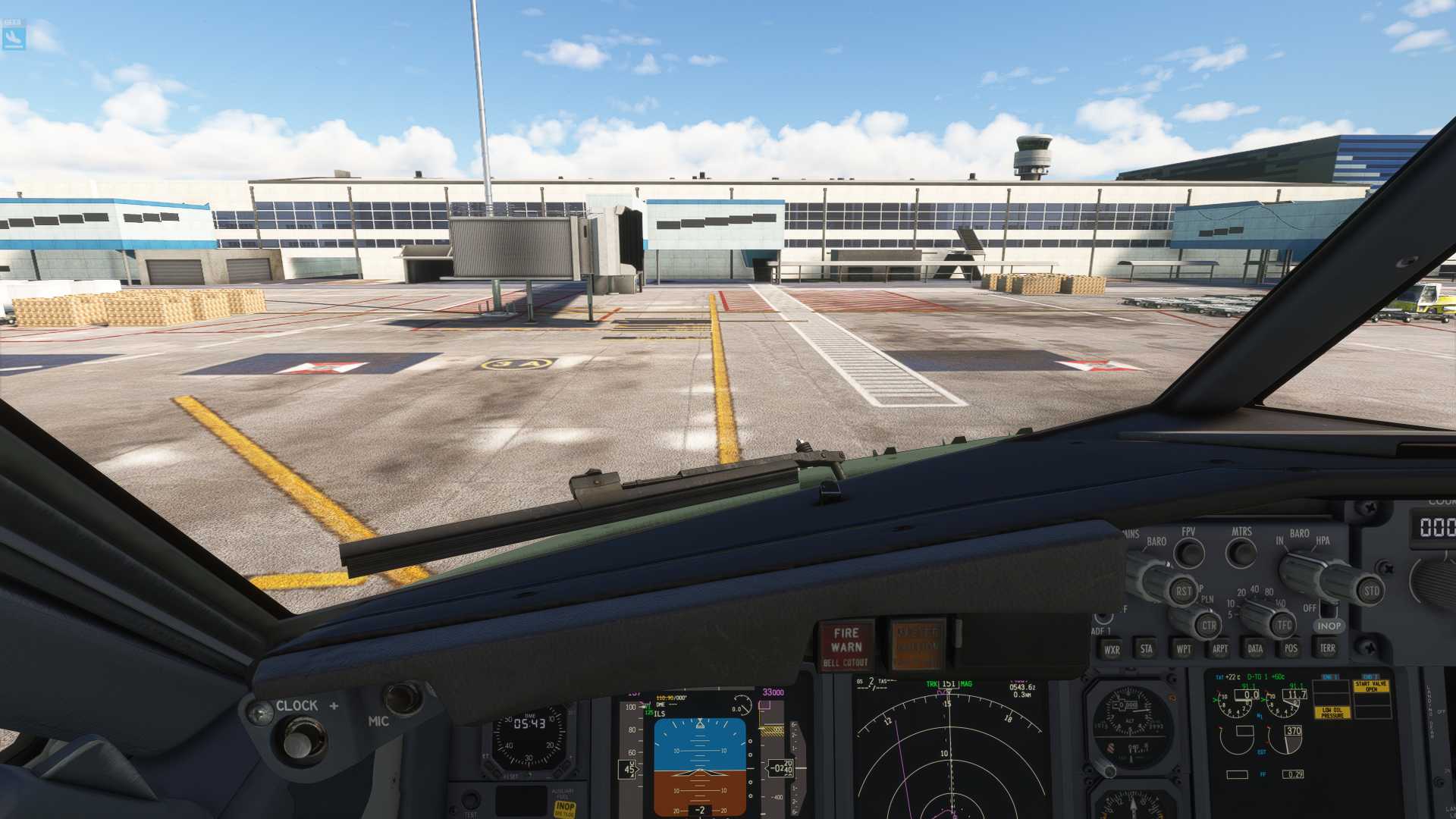
Task: Silence the FIRE WARN bell cutout light
Action: pyautogui.click(x=846, y=646)
